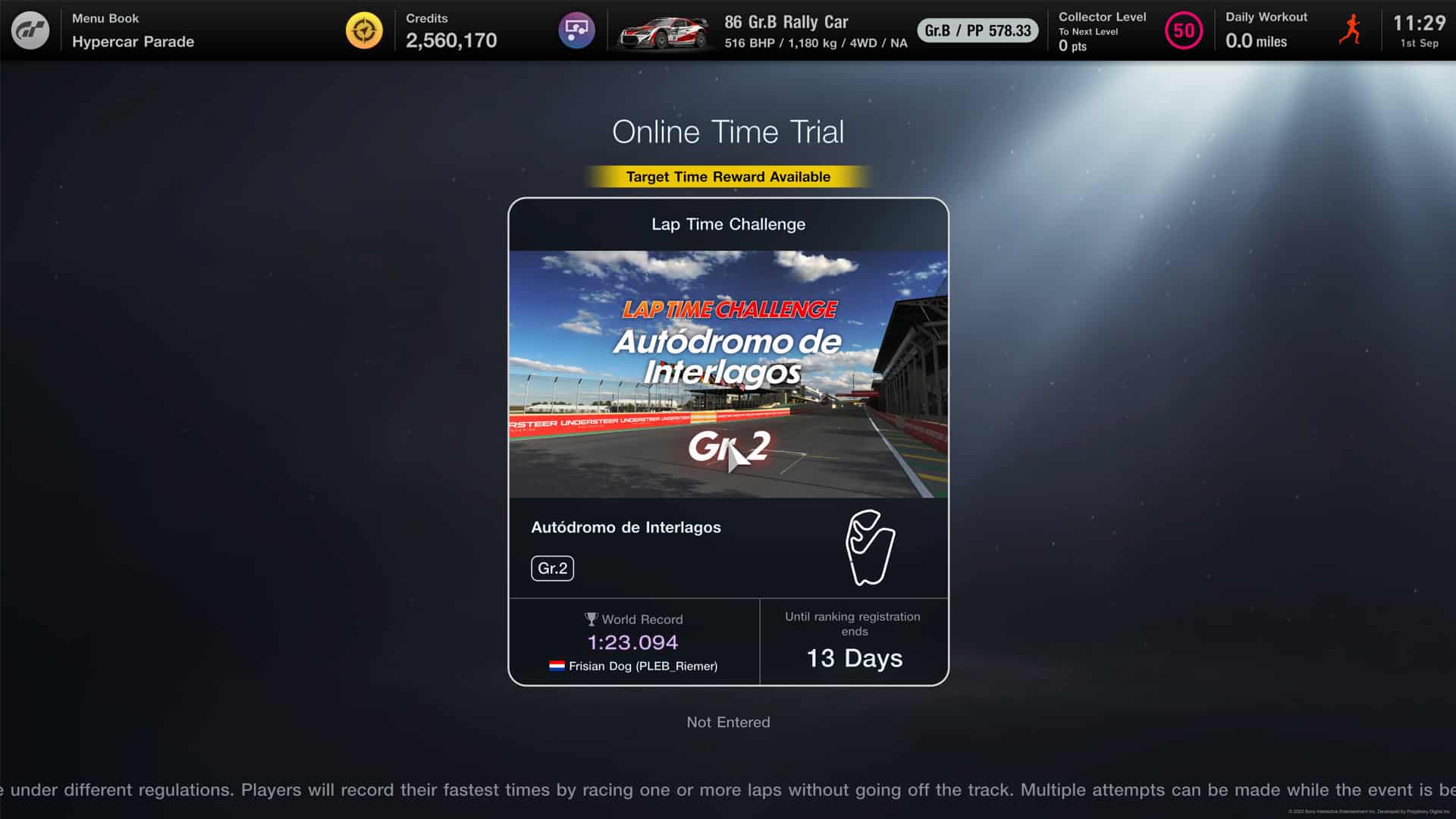This screenshot has width=1456, height=819.
Task: Open the yellow compass navigation icon
Action: (364, 30)
